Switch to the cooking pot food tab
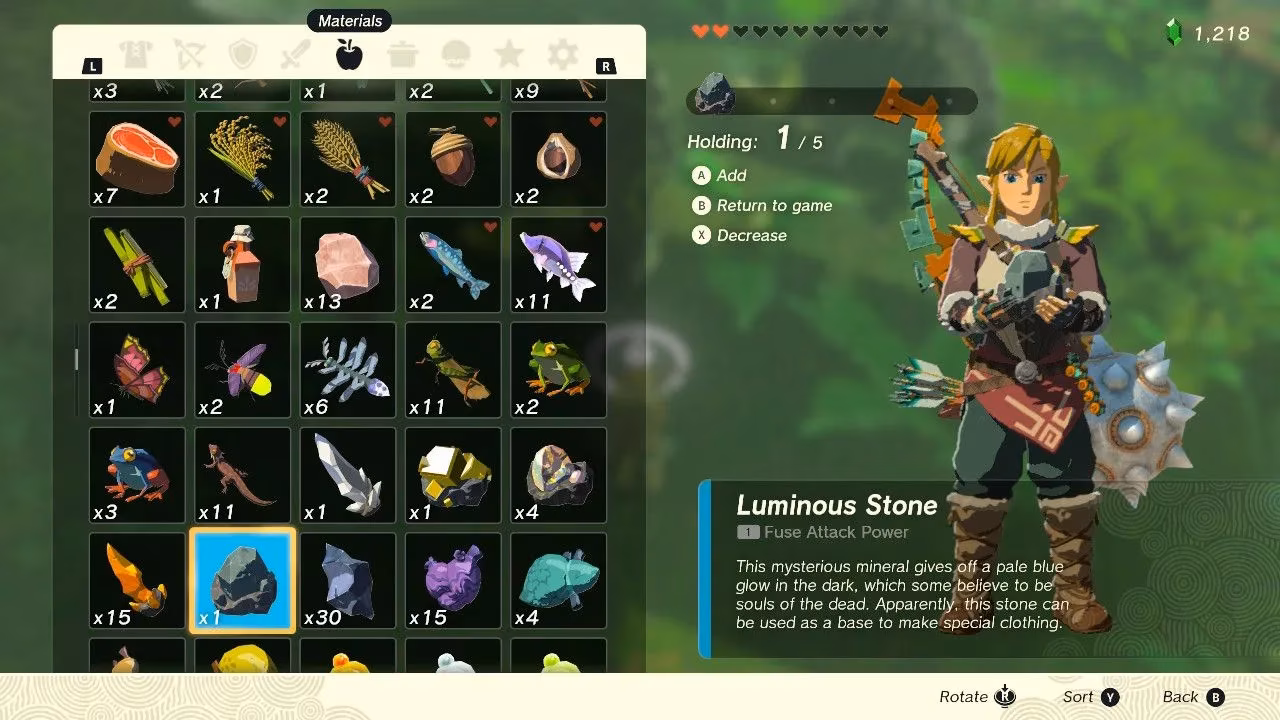This screenshot has height=720, width=1280. [403, 54]
